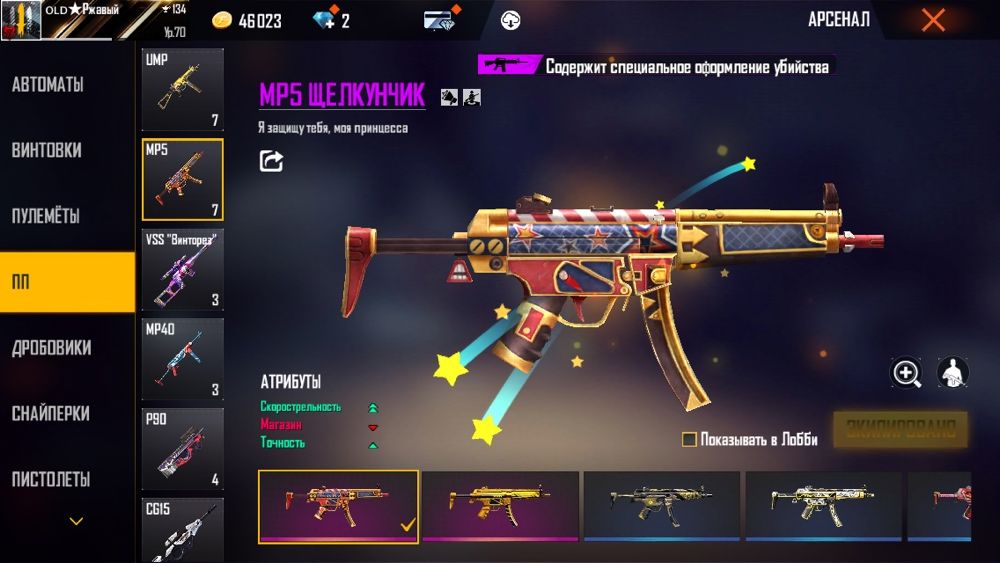Switch to the Пистолеты category
The height and width of the screenshot is (563, 1000).
pyautogui.click(x=51, y=479)
